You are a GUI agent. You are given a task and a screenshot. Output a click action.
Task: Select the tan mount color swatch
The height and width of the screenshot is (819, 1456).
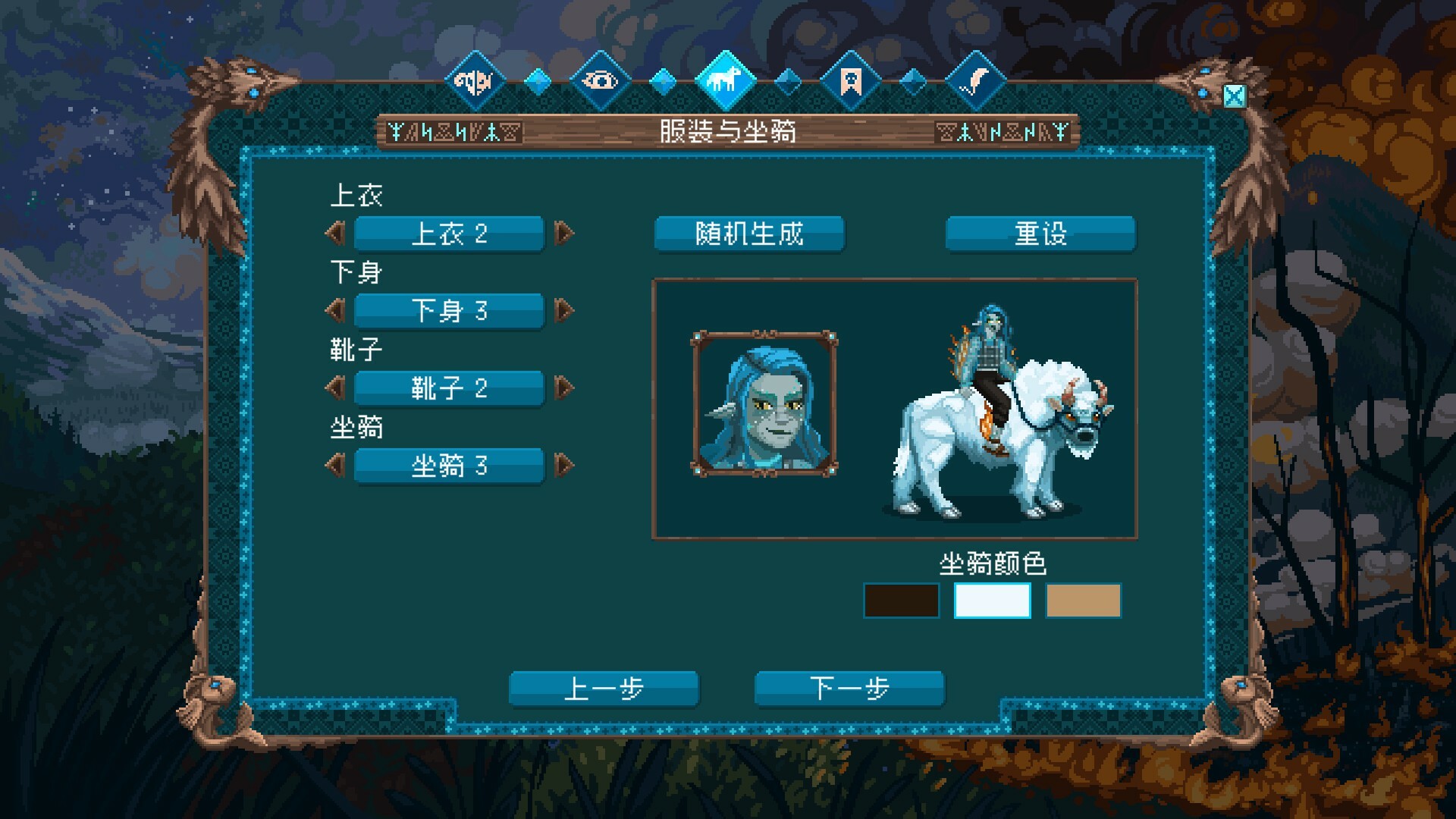(1083, 601)
